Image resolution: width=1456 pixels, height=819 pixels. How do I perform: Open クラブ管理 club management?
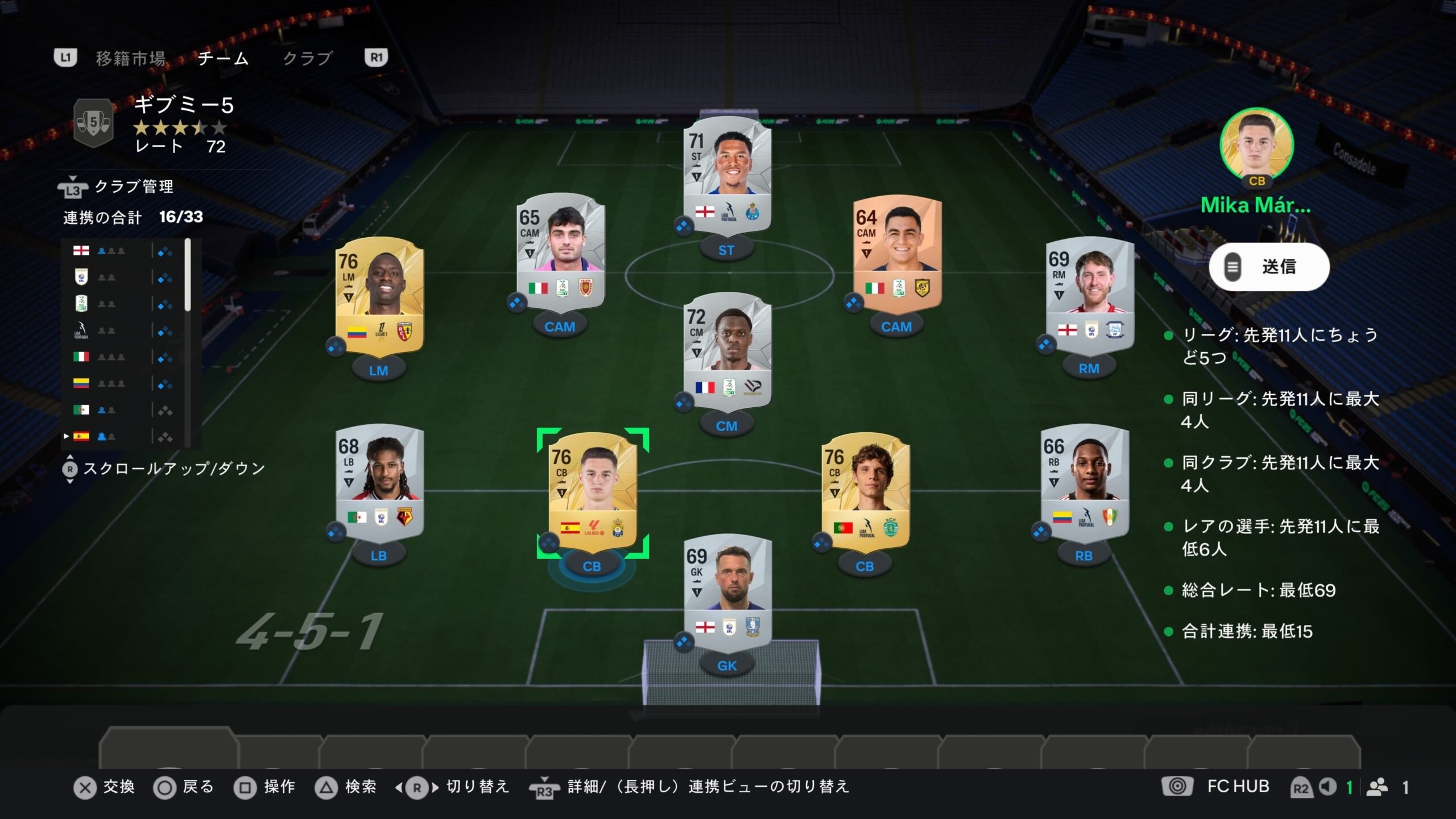133,187
